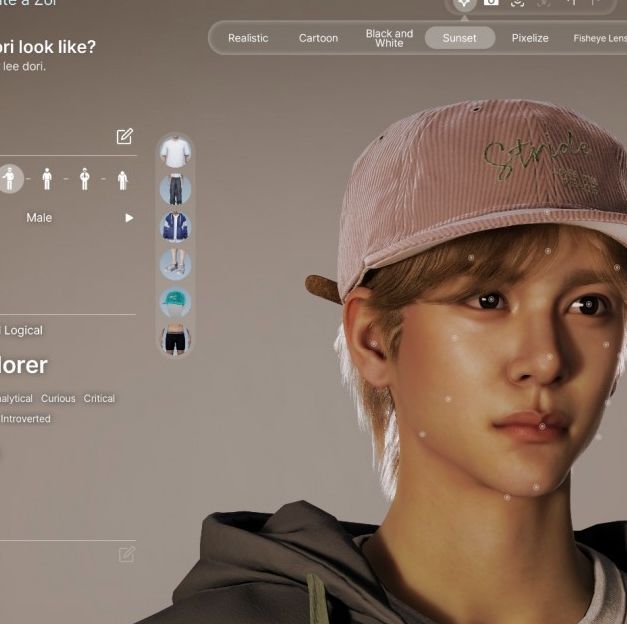Open the edit icon above the age figures
The height and width of the screenshot is (624, 627).
(124, 136)
